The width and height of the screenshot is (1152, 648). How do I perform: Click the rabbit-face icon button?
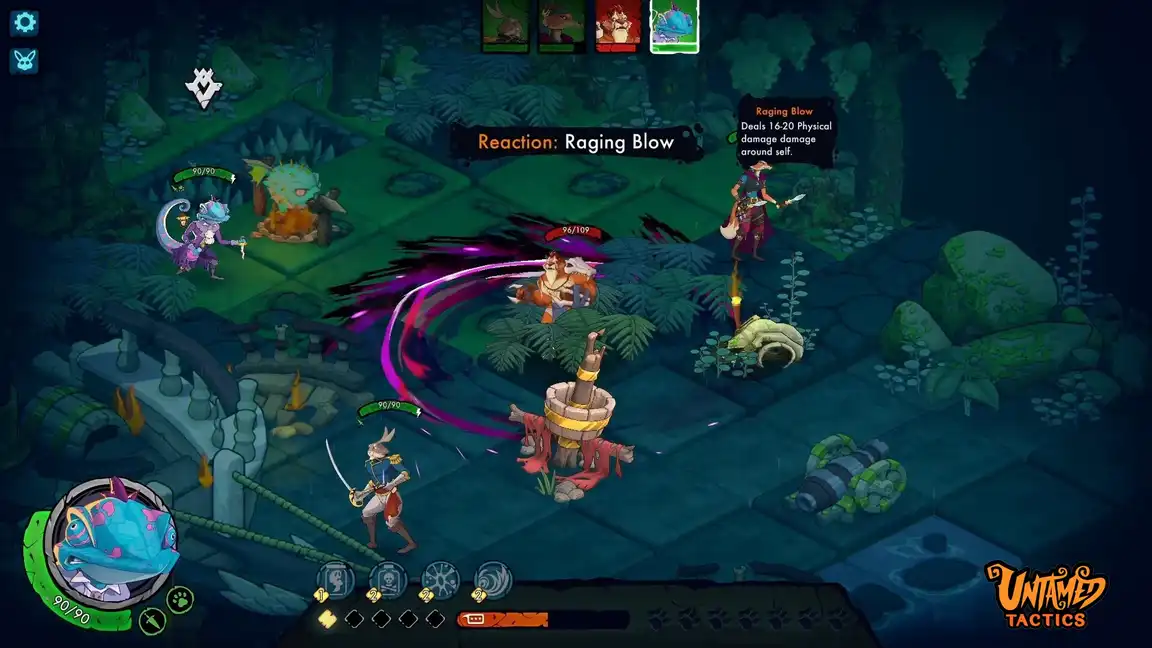point(24,60)
